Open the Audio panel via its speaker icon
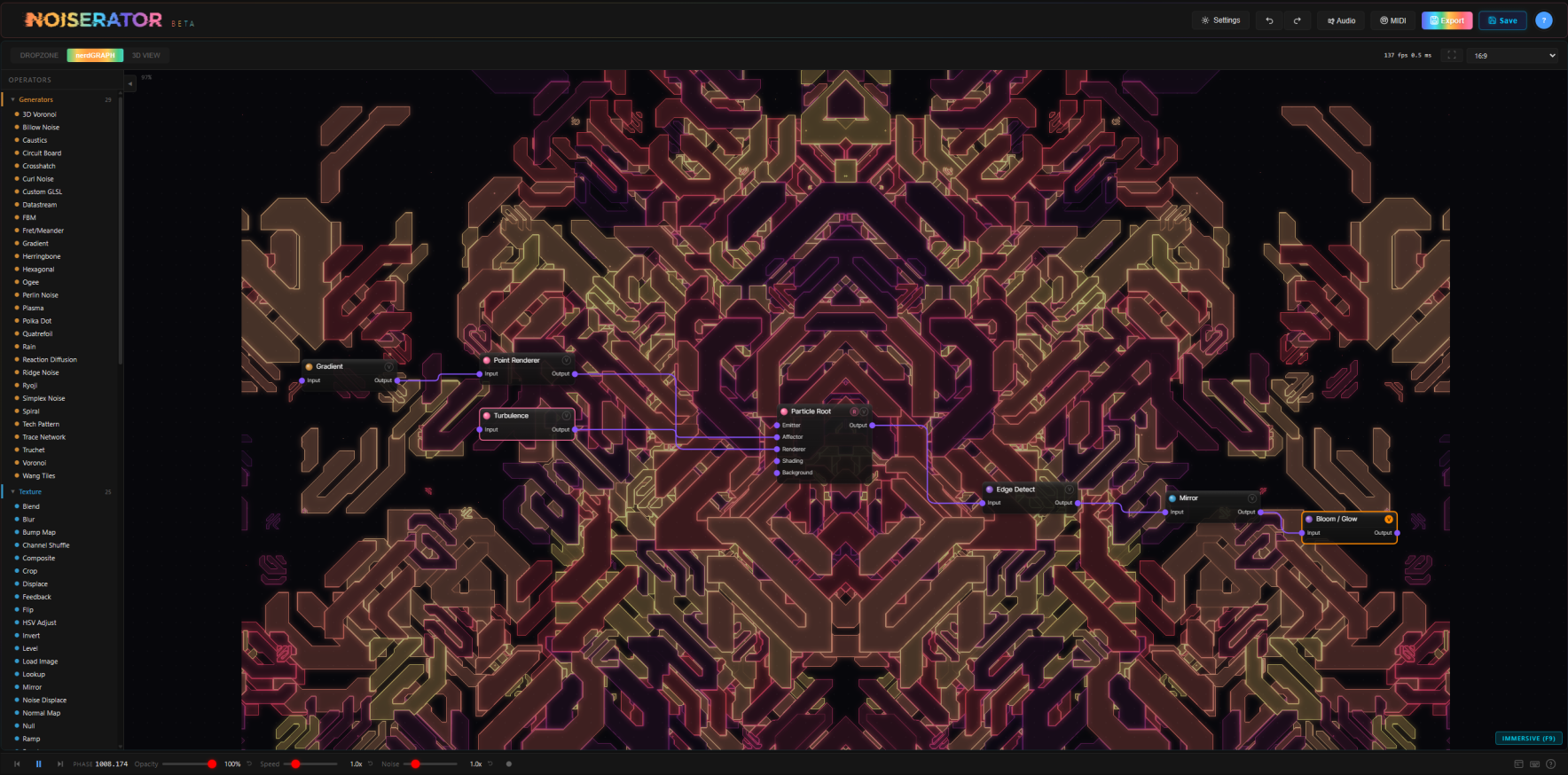This screenshot has height=775, width=1568. tap(1340, 20)
